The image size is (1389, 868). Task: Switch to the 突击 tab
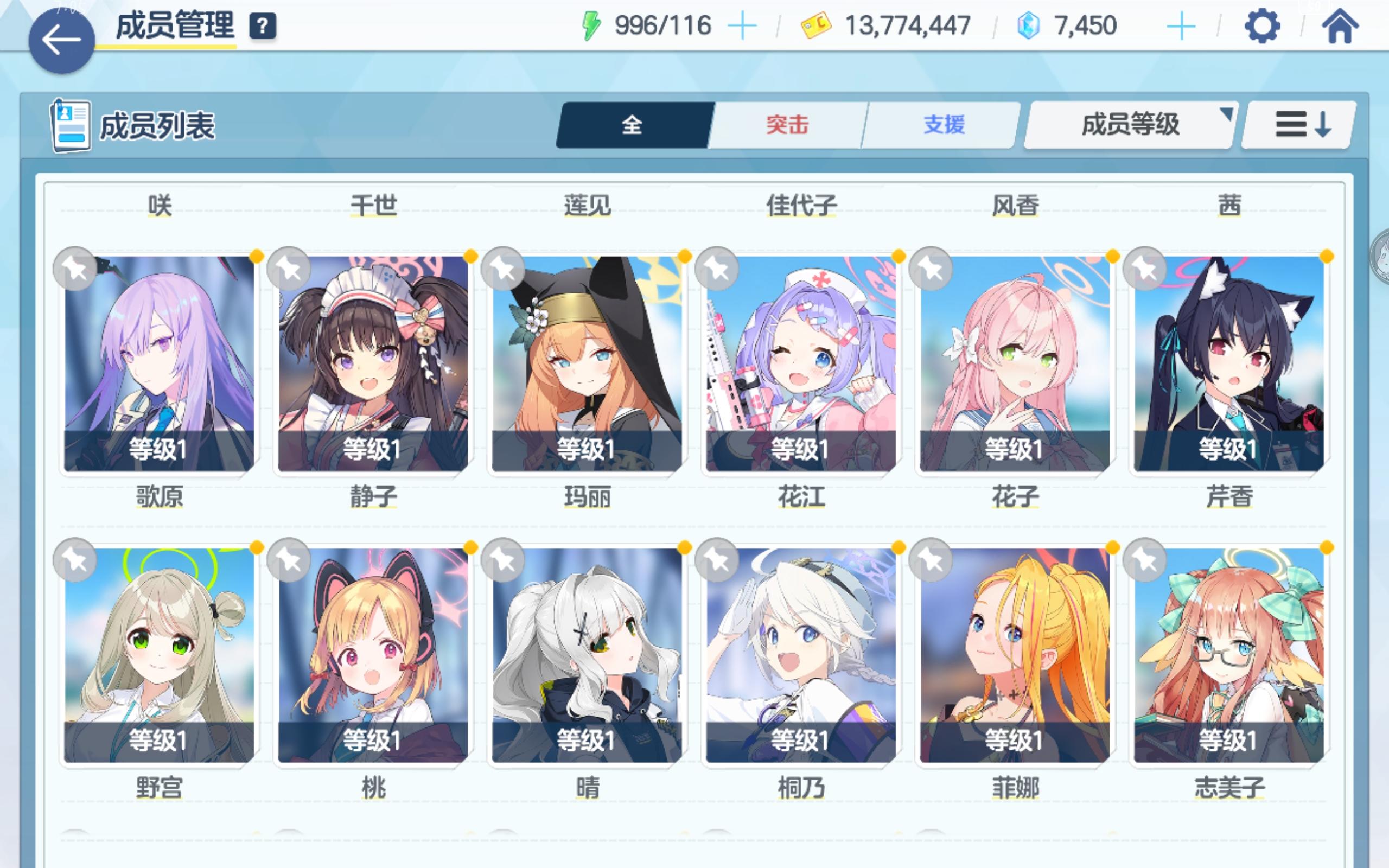786,124
